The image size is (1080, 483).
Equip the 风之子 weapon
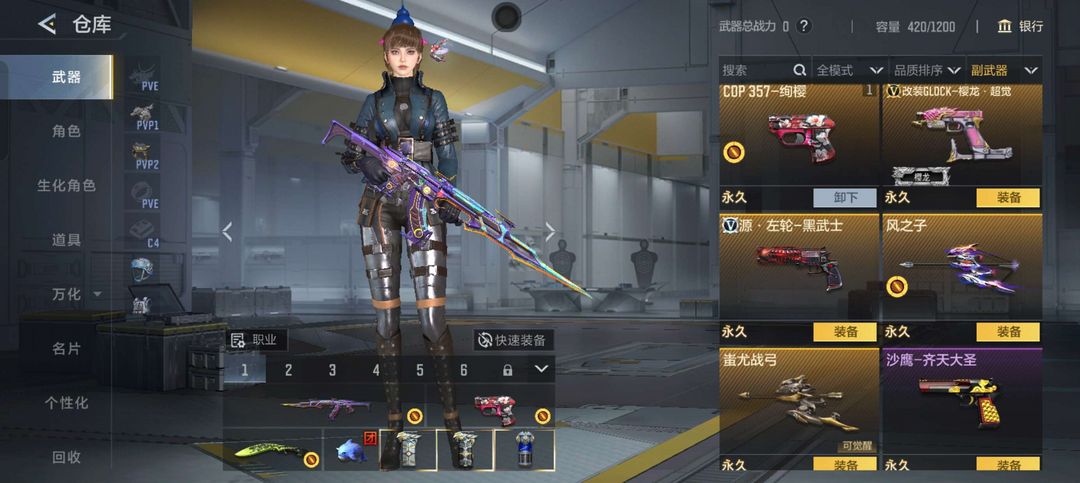click(1008, 332)
